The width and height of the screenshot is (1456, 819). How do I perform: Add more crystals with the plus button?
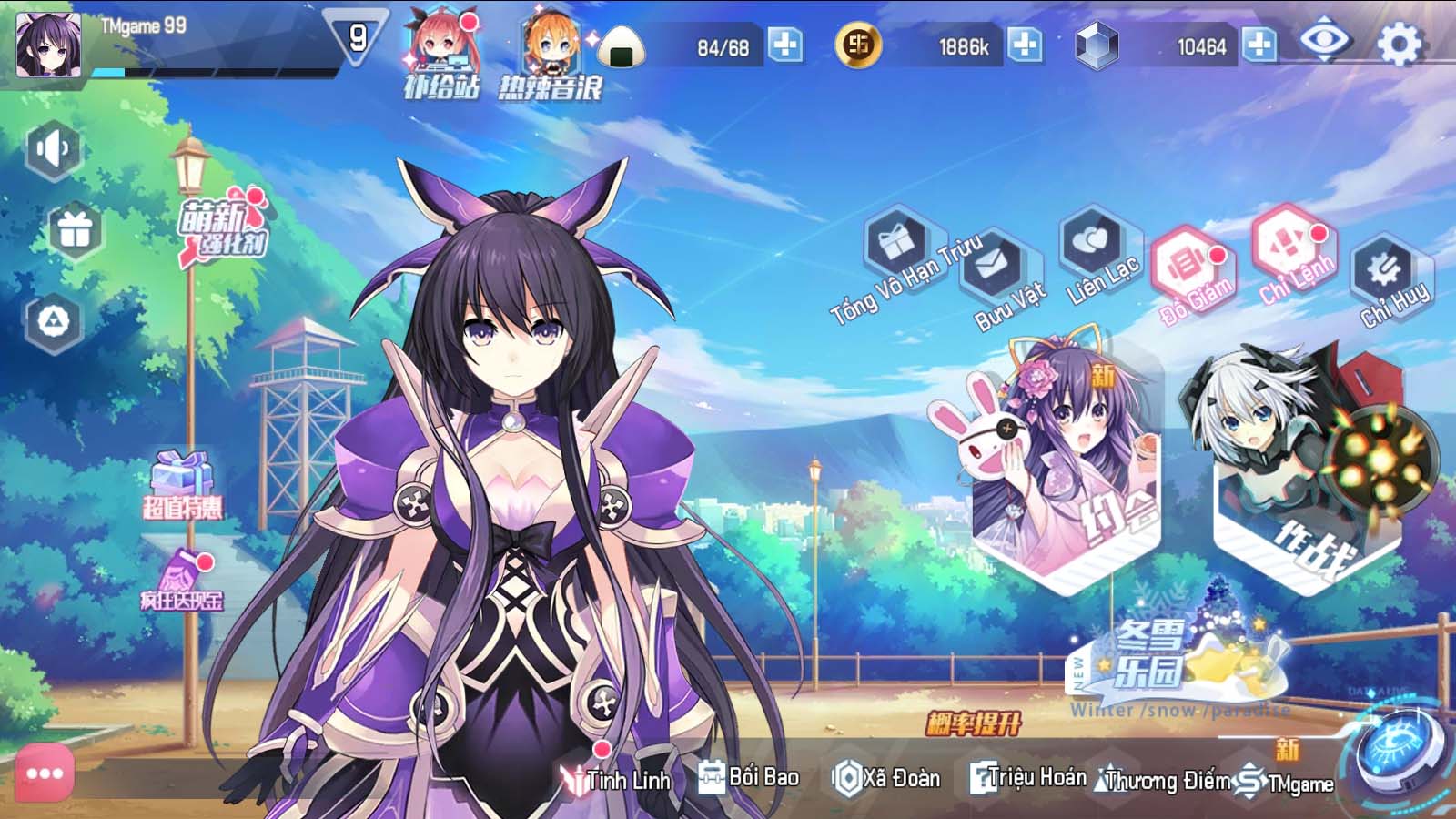click(x=1259, y=45)
